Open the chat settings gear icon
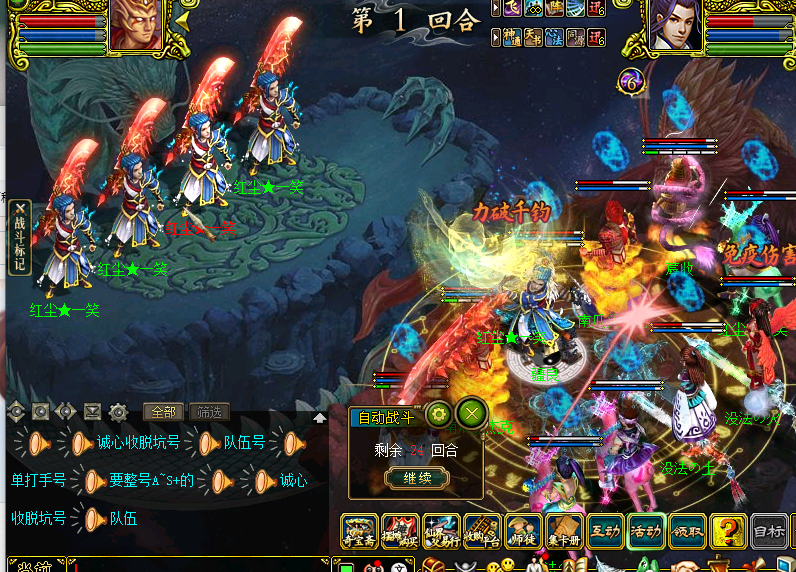Screen dimensions: 796x572 118,411
